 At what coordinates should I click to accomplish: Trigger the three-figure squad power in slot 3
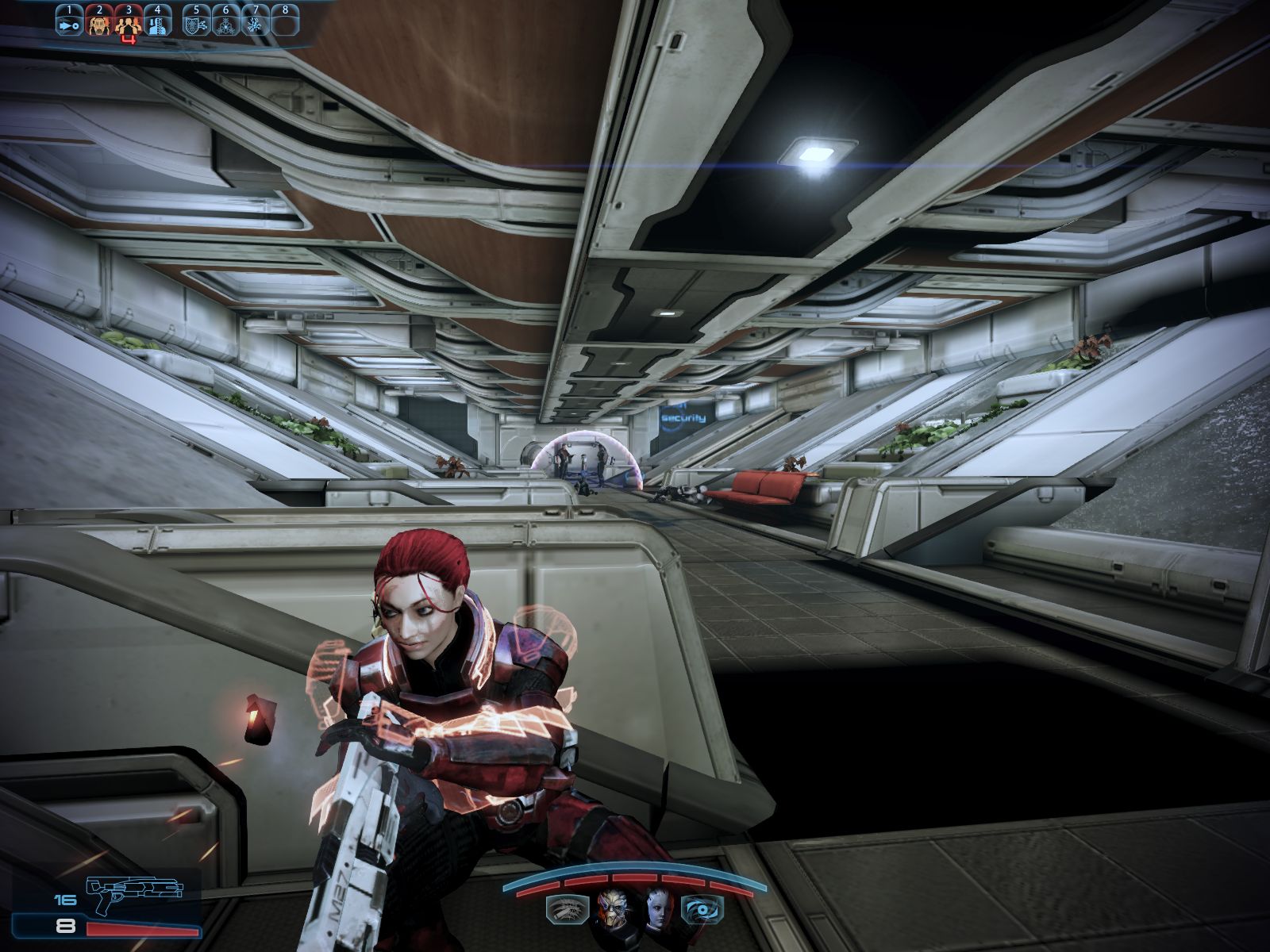(x=127, y=26)
